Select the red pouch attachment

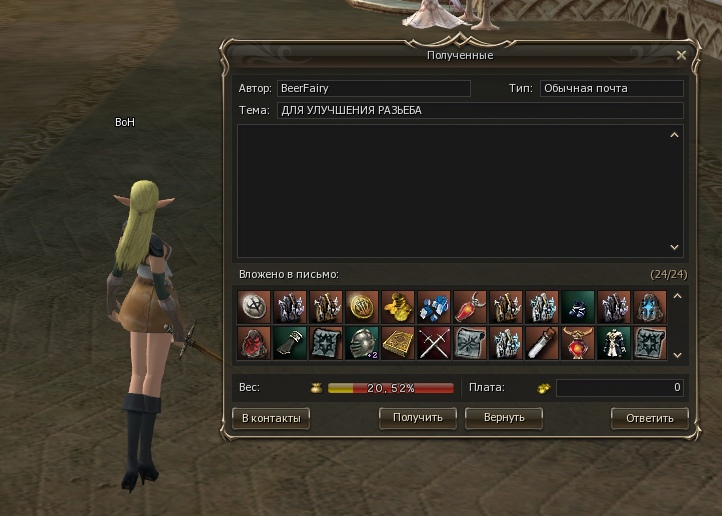tap(254, 343)
